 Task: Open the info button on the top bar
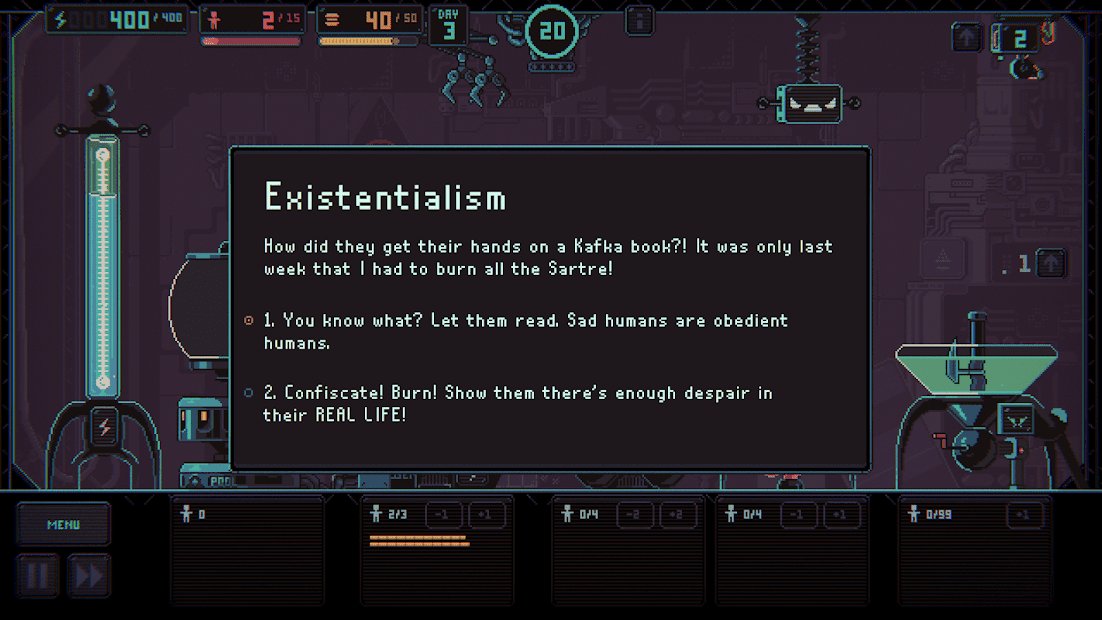click(640, 21)
